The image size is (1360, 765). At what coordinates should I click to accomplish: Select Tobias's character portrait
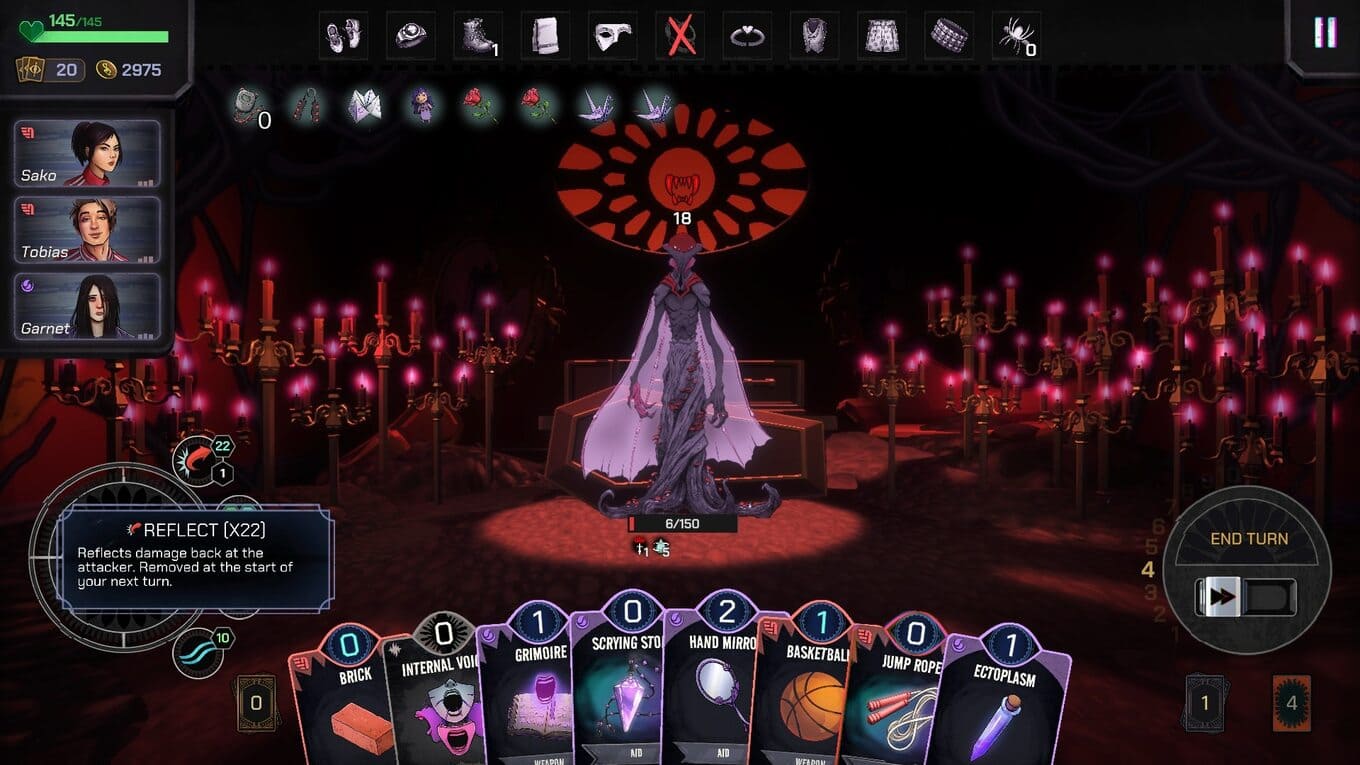[87, 230]
